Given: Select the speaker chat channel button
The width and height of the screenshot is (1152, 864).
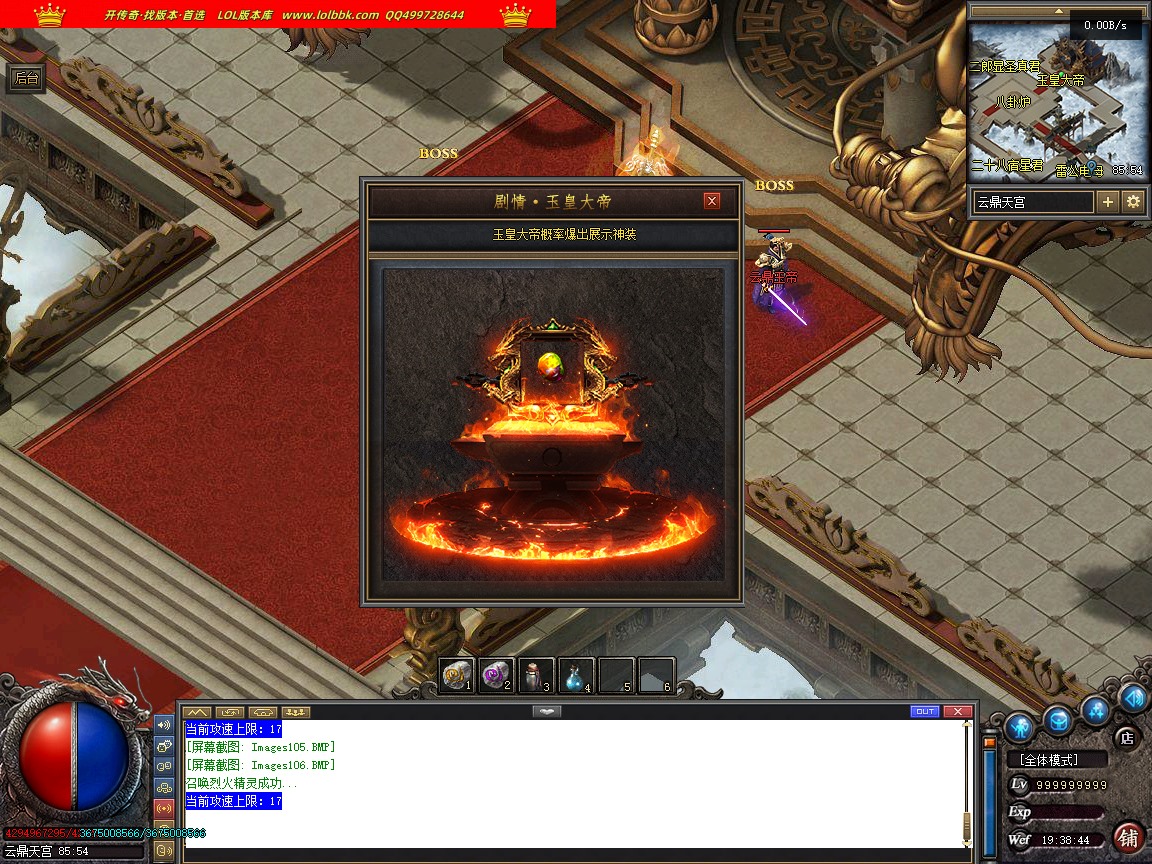Looking at the screenshot, I should coord(165,724).
